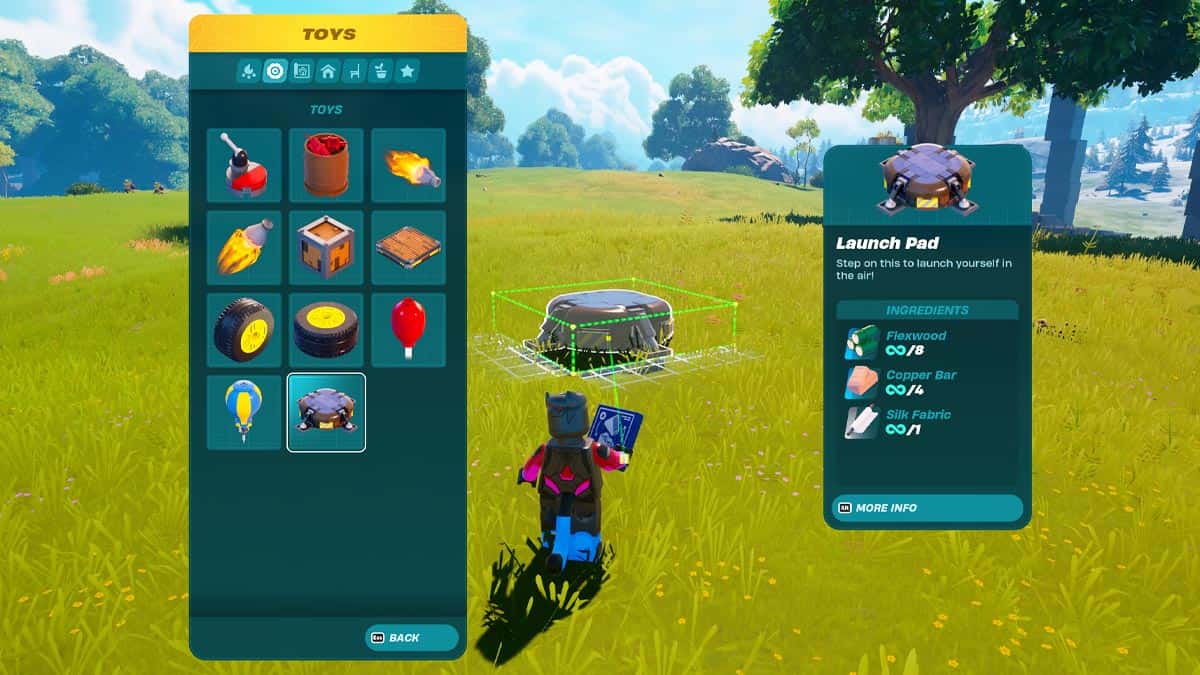Select the activation switch lever toy
This screenshot has width=1200, height=675.
(x=244, y=166)
